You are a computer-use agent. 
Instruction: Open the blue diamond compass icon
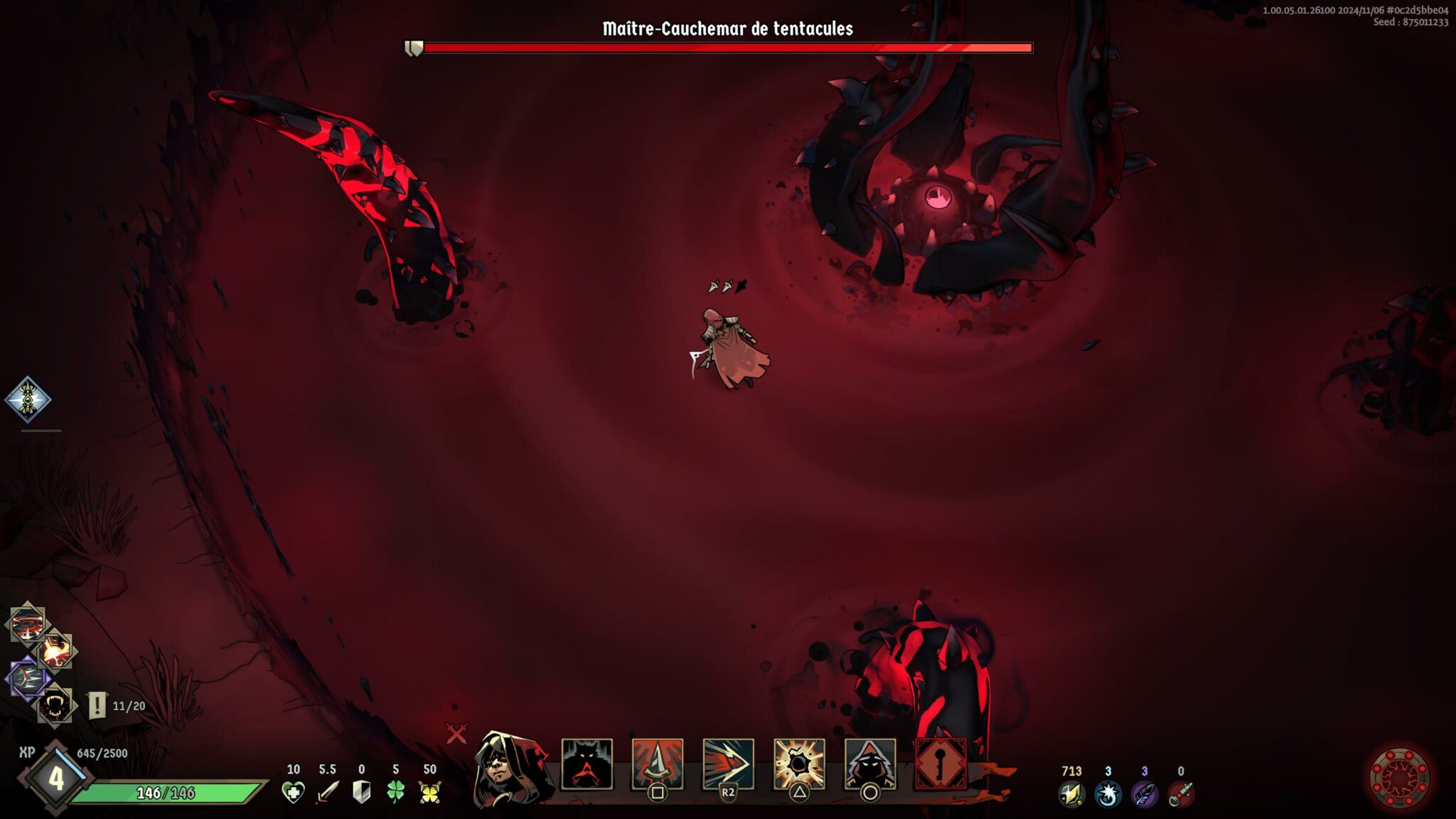point(28,399)
